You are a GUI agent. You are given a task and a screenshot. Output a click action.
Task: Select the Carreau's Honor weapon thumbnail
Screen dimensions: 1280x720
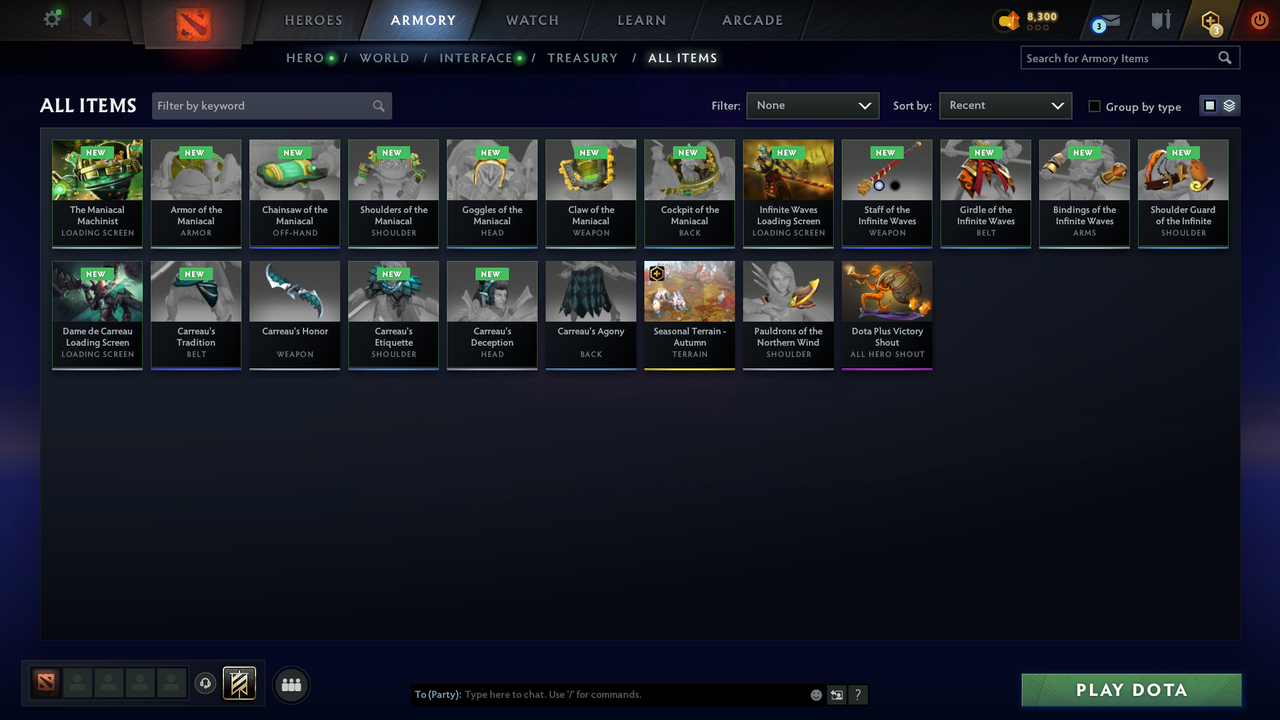(x=294, y=289)
